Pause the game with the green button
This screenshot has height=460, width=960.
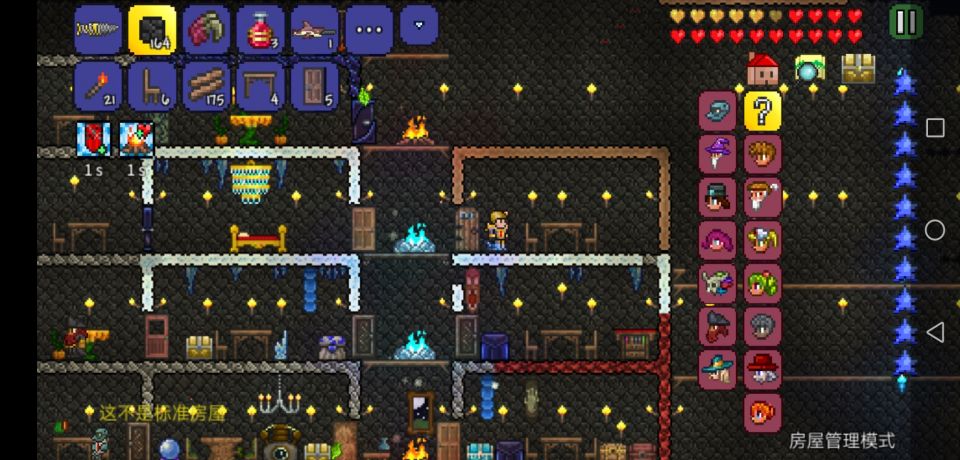point(905,21)
